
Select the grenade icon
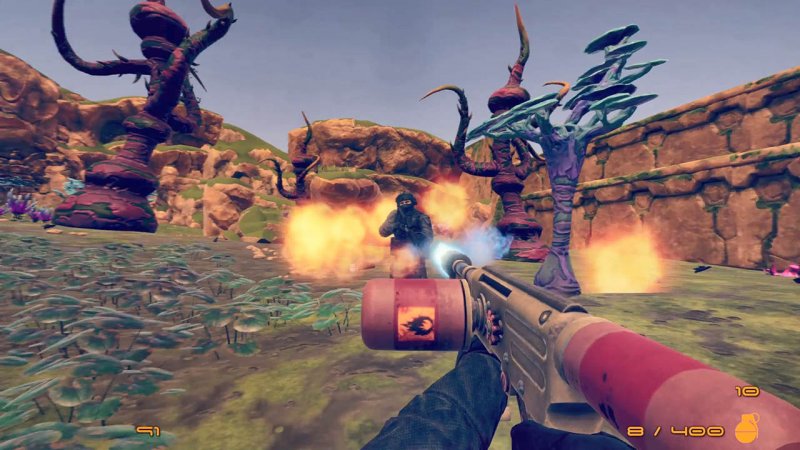[746, 428]
